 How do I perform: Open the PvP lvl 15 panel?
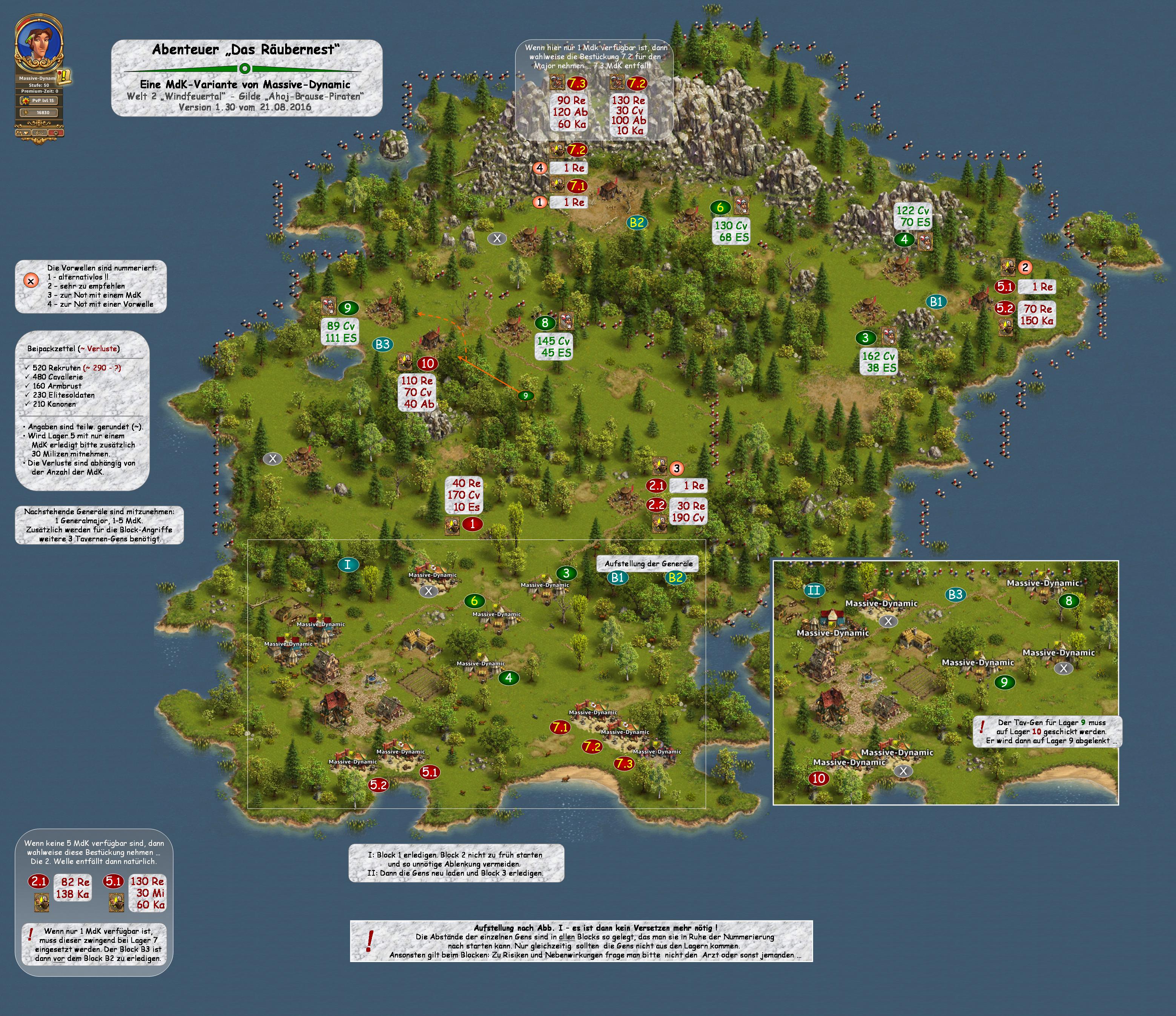[x=39, y=100]
